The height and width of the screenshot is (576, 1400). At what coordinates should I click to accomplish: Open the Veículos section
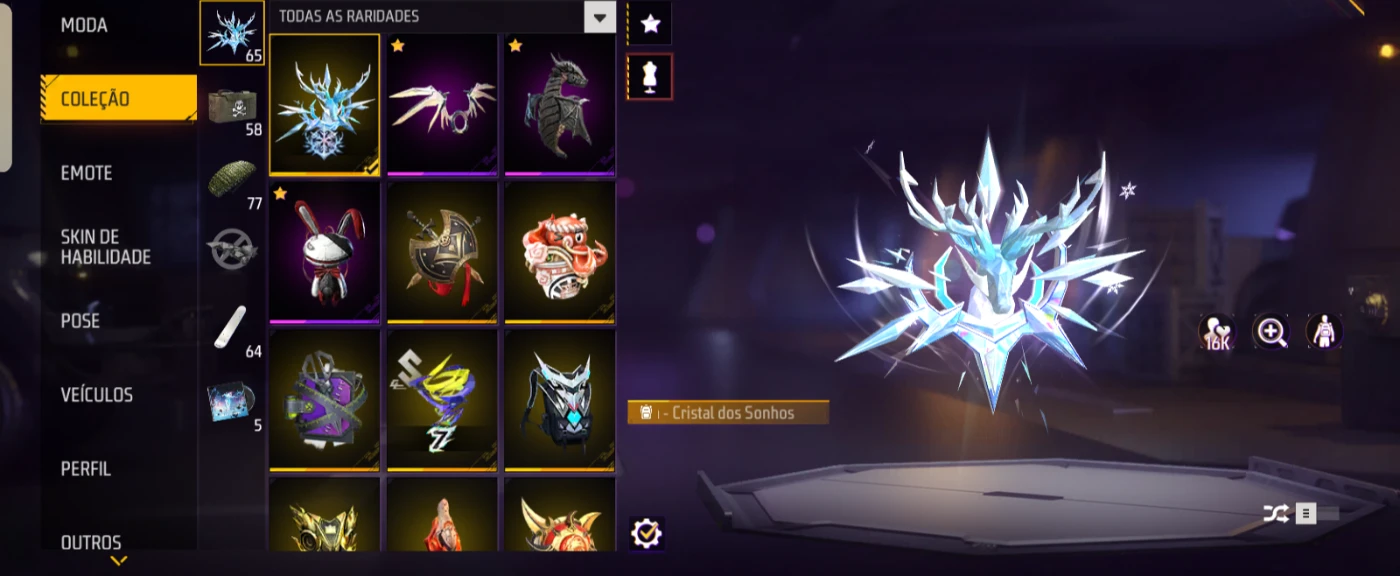tap(97, 395)
